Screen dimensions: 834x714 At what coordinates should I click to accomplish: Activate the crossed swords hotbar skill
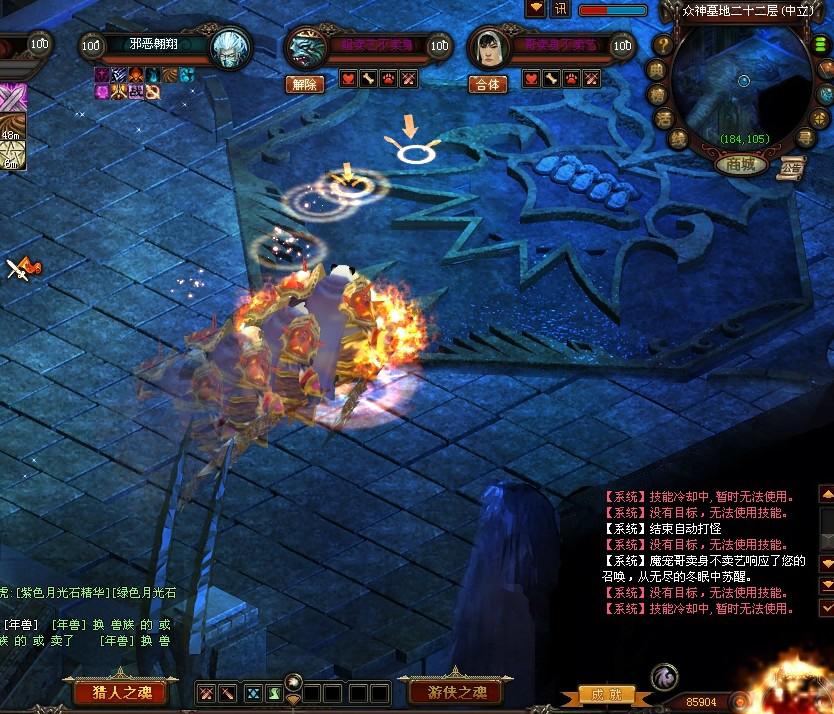(x=205, y=693)
